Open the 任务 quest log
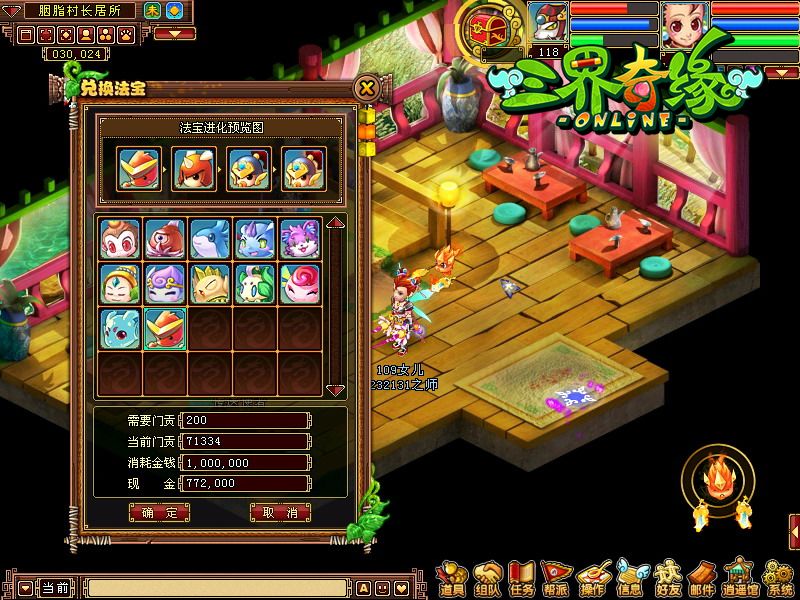Viewport: 800px width, 600px height. (522, 578)
